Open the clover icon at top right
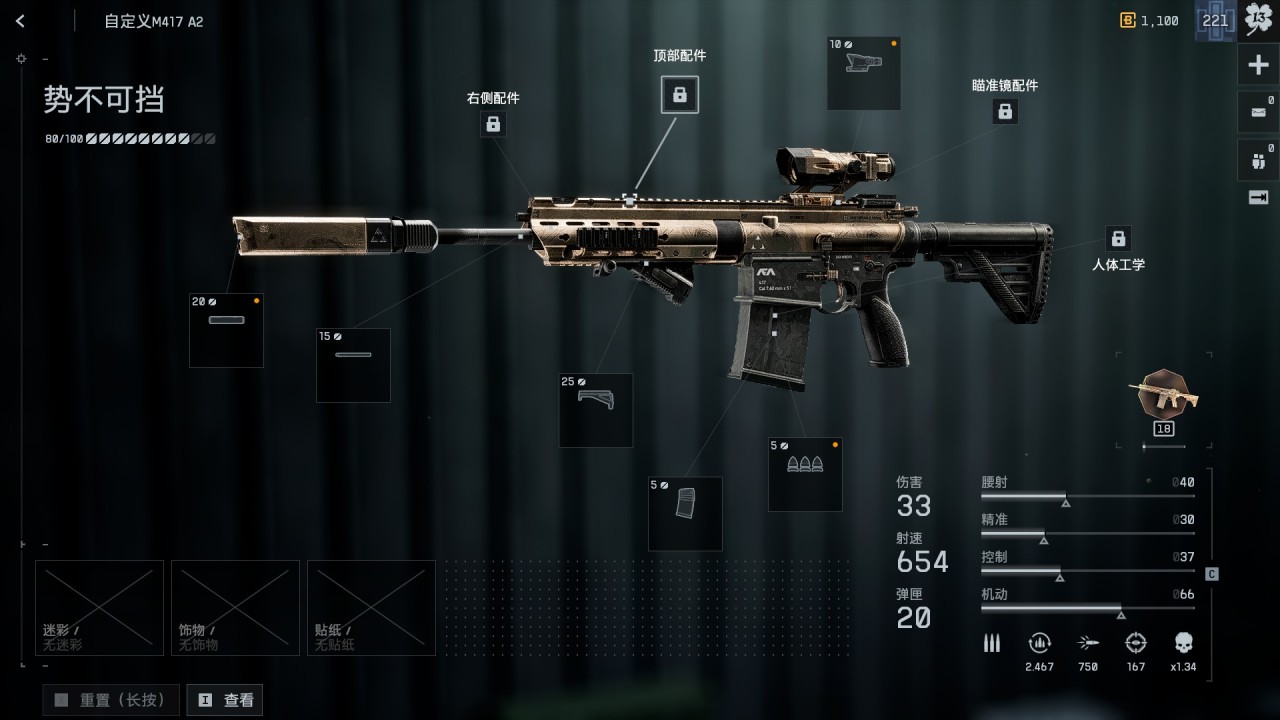 [1258, 21]
